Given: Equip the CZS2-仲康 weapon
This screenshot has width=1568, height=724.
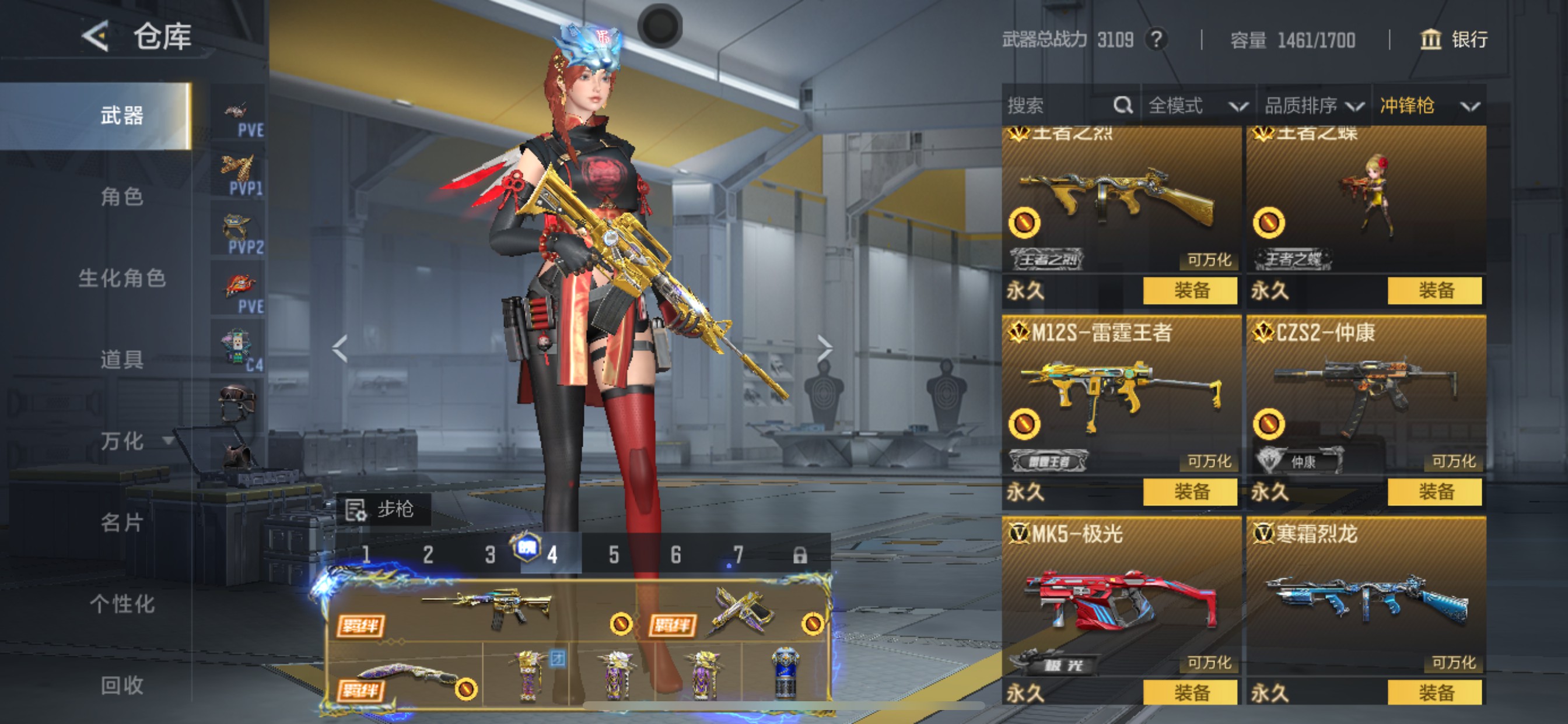Looking at the screenshot, I should [1434, 491].
